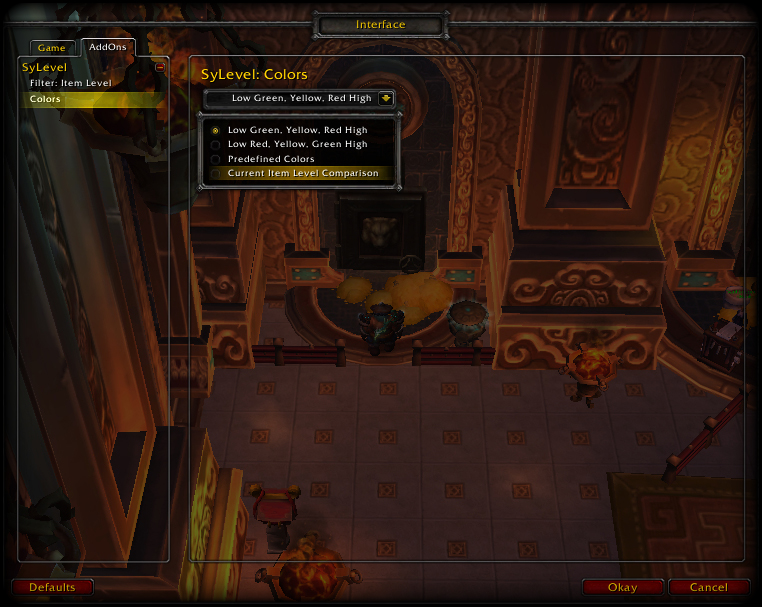Image resolution: width=762 pixels, height=607 pixels.
Task: Confirm changes with the Okay button
Action: (x=622, y=587)
